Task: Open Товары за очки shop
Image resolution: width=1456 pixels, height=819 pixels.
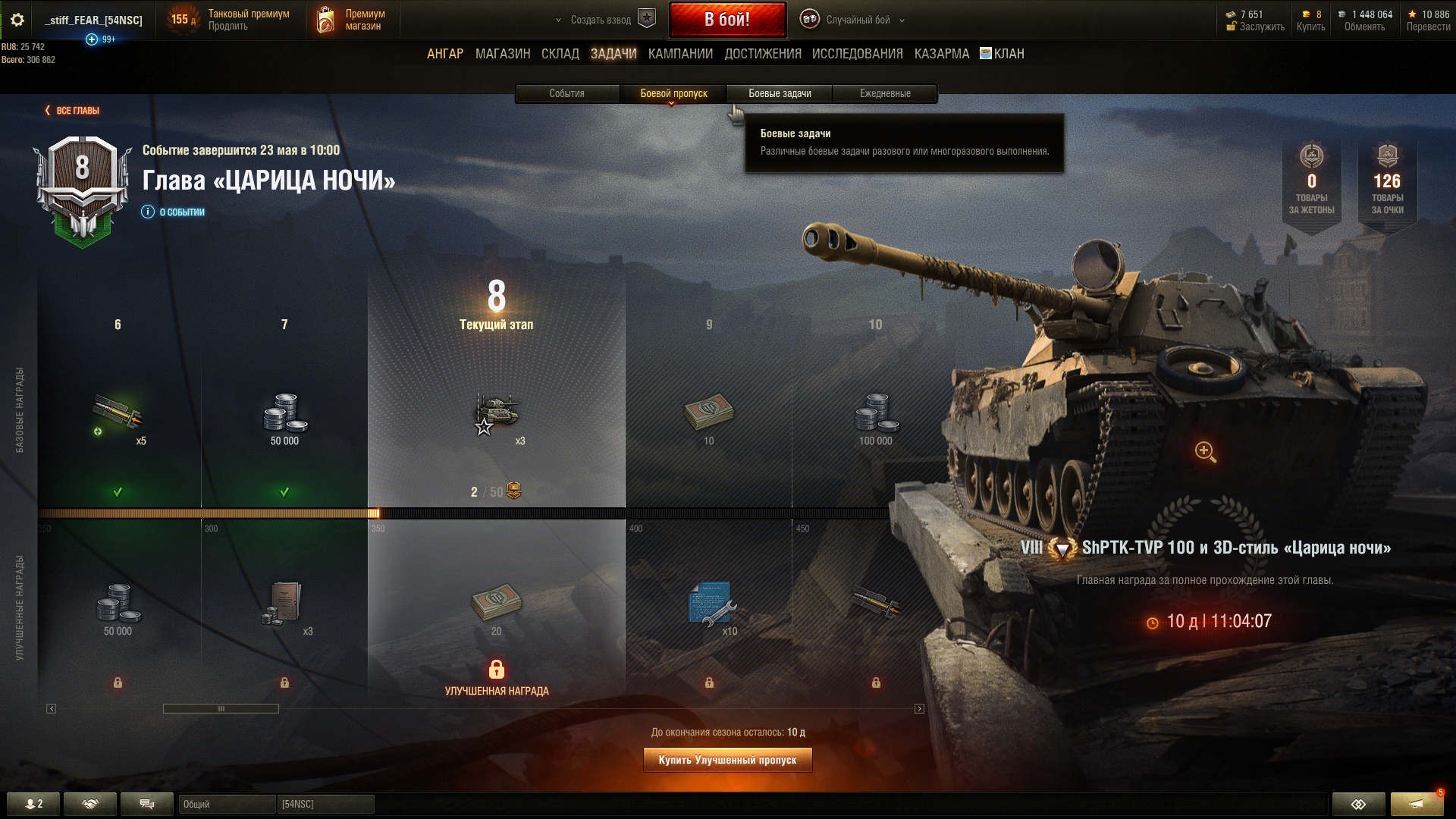Action: (x=1387, y=182)
